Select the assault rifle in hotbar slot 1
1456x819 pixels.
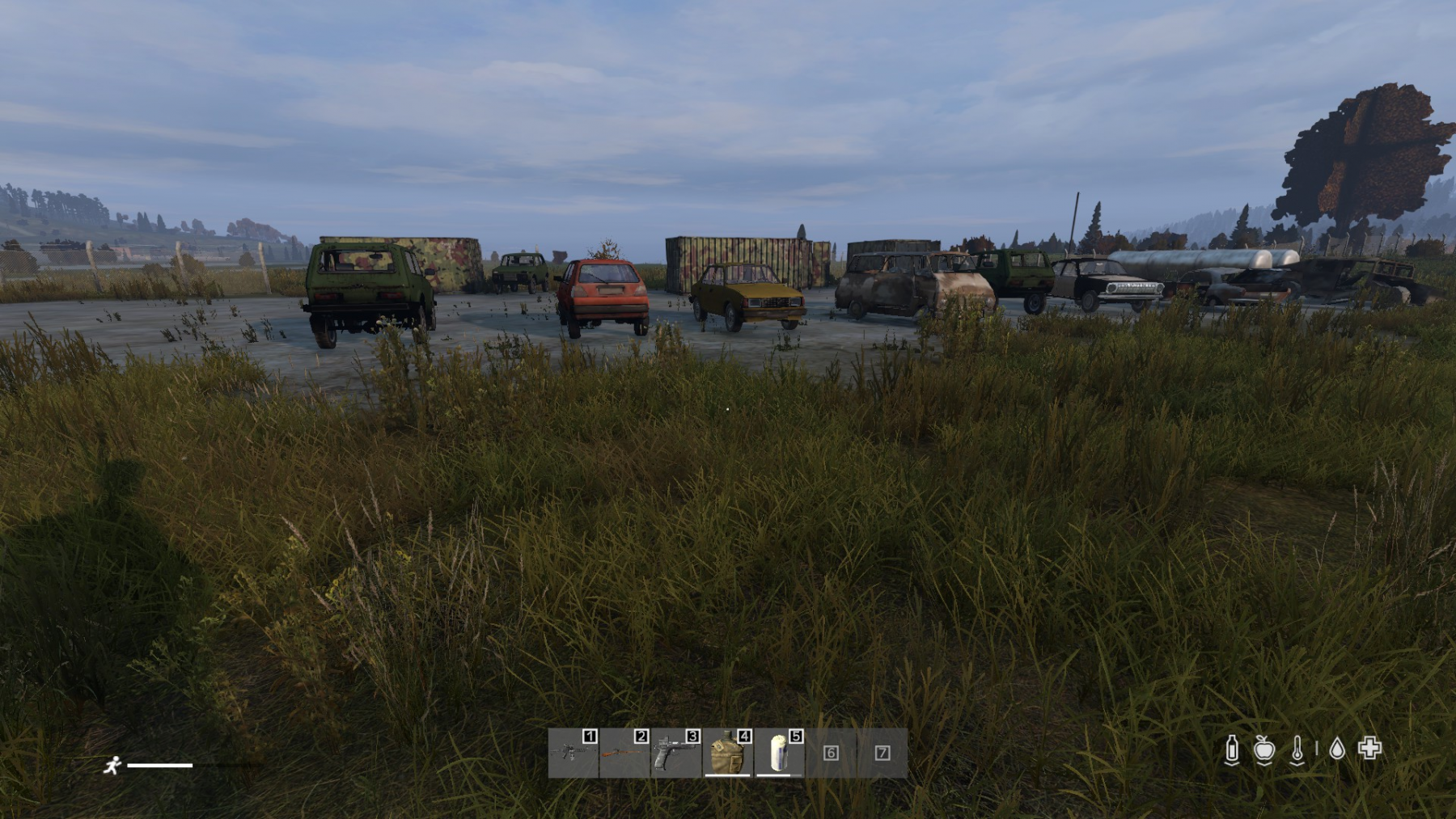coord(573,753)
